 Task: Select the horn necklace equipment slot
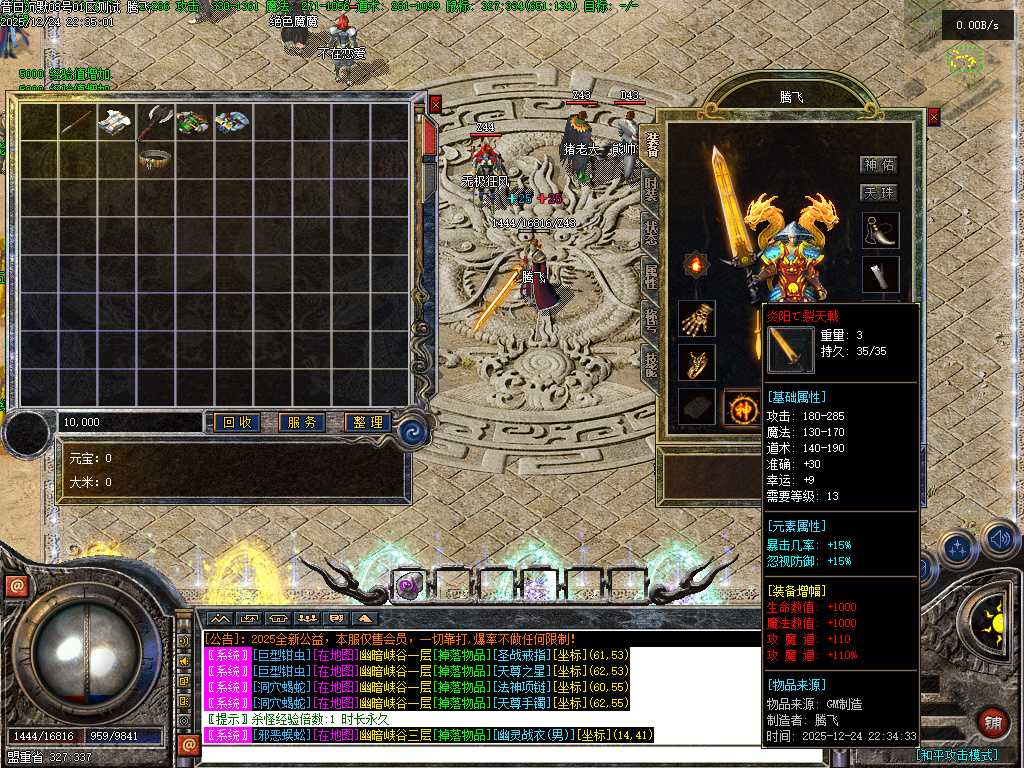[x=880, y=231]
